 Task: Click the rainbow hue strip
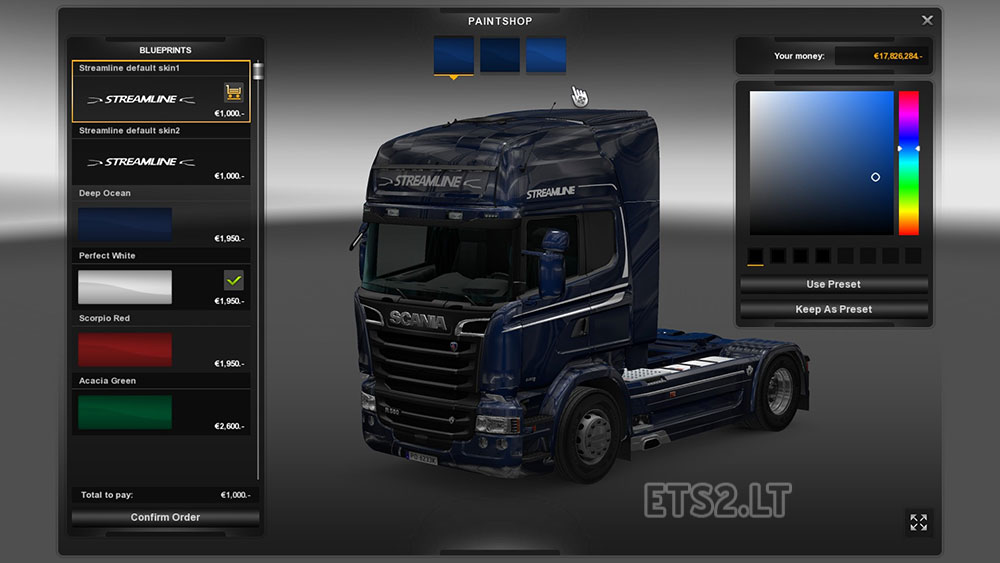coord(908,163)
